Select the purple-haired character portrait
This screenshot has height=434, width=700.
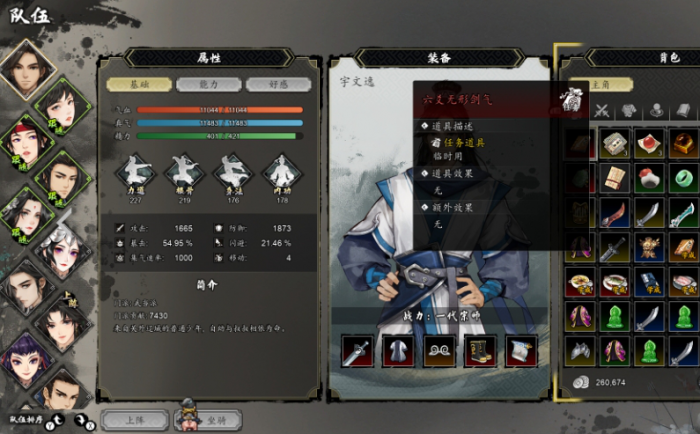(x=22, y=357)
